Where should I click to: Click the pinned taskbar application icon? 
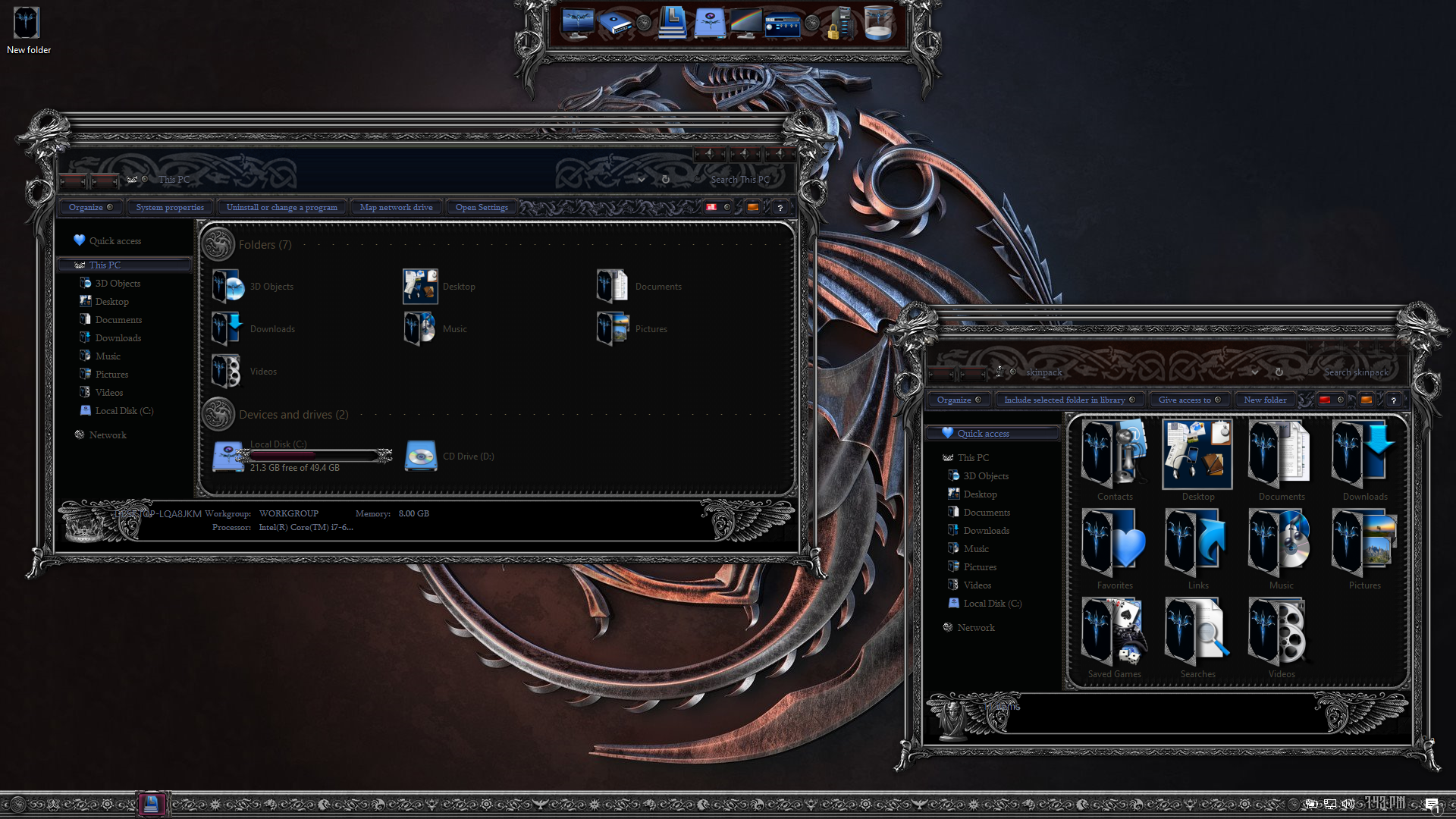coord(151,804)
